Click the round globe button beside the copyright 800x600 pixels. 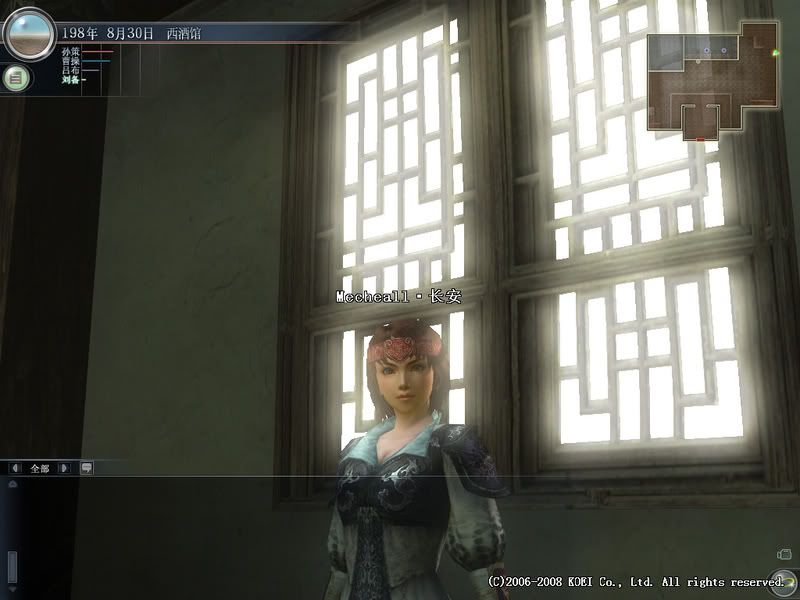[x=784, y=580]
